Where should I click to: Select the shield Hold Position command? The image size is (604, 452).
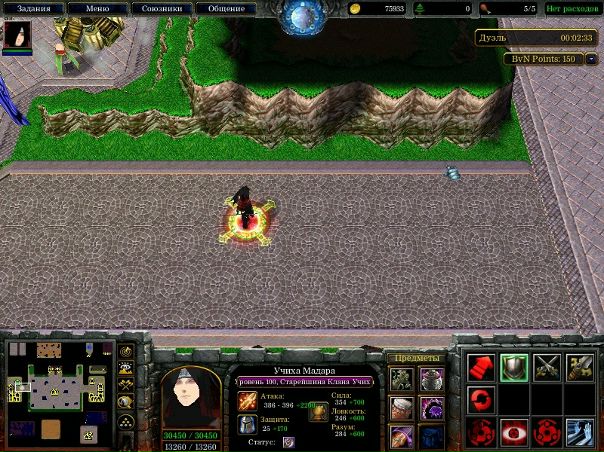[514, 367]
